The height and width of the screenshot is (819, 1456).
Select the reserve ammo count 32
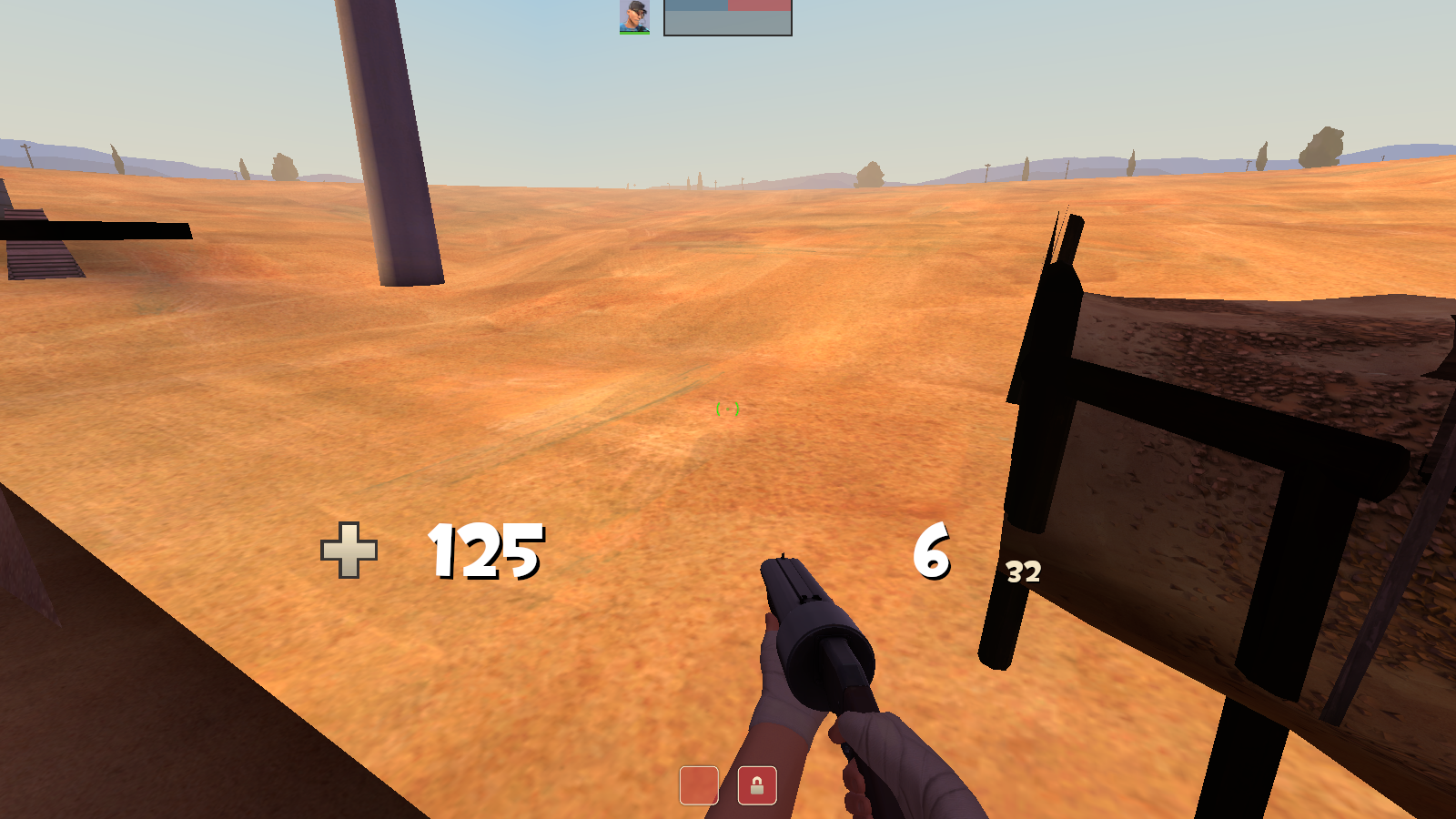(1021, 573)
